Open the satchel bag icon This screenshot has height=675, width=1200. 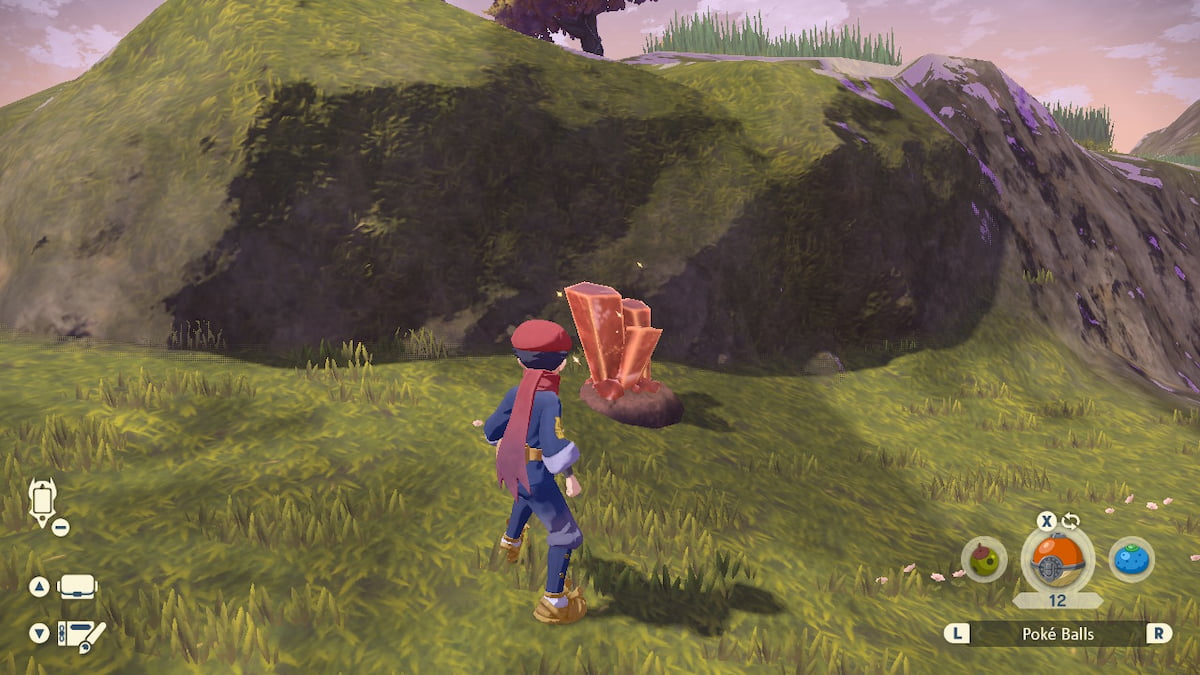click(78, 587)
